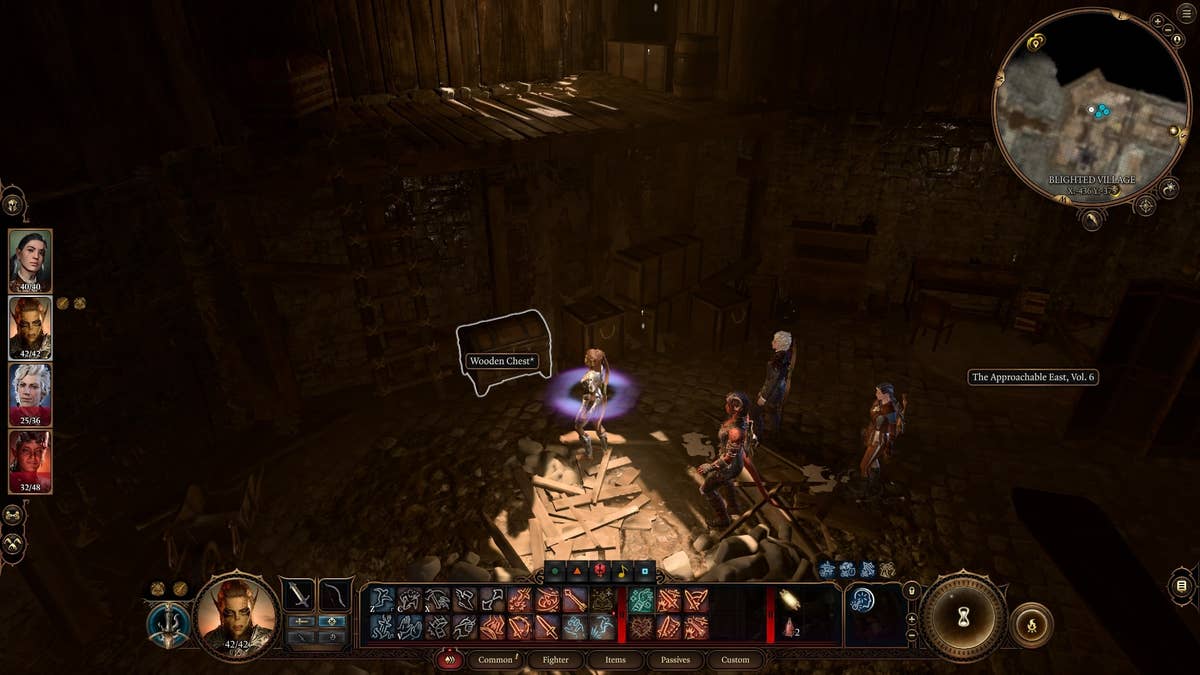
Task: Switch to the Common hotbar tab
Action: [495, 660]
